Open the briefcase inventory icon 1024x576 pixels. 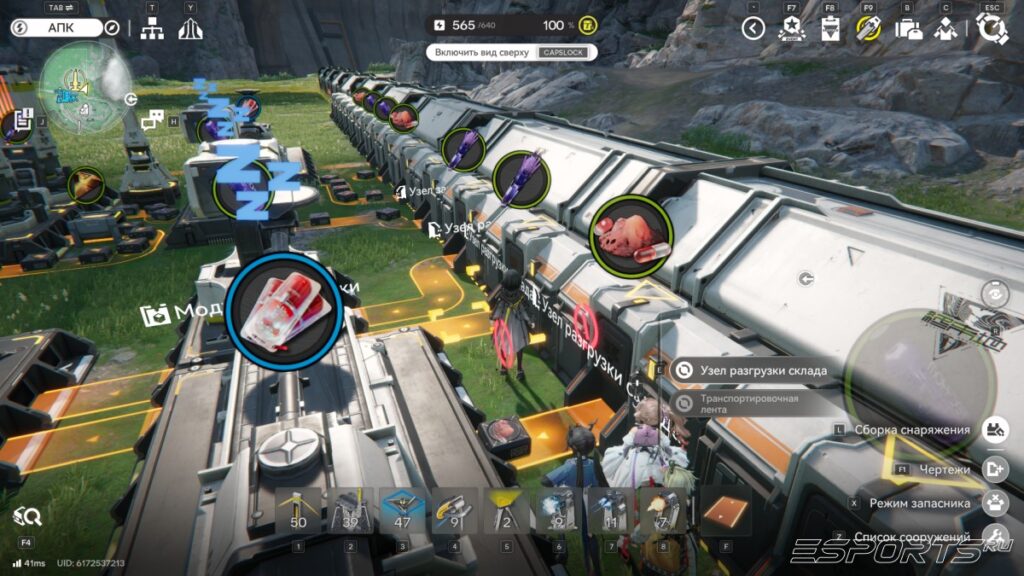tap(908, 29)
